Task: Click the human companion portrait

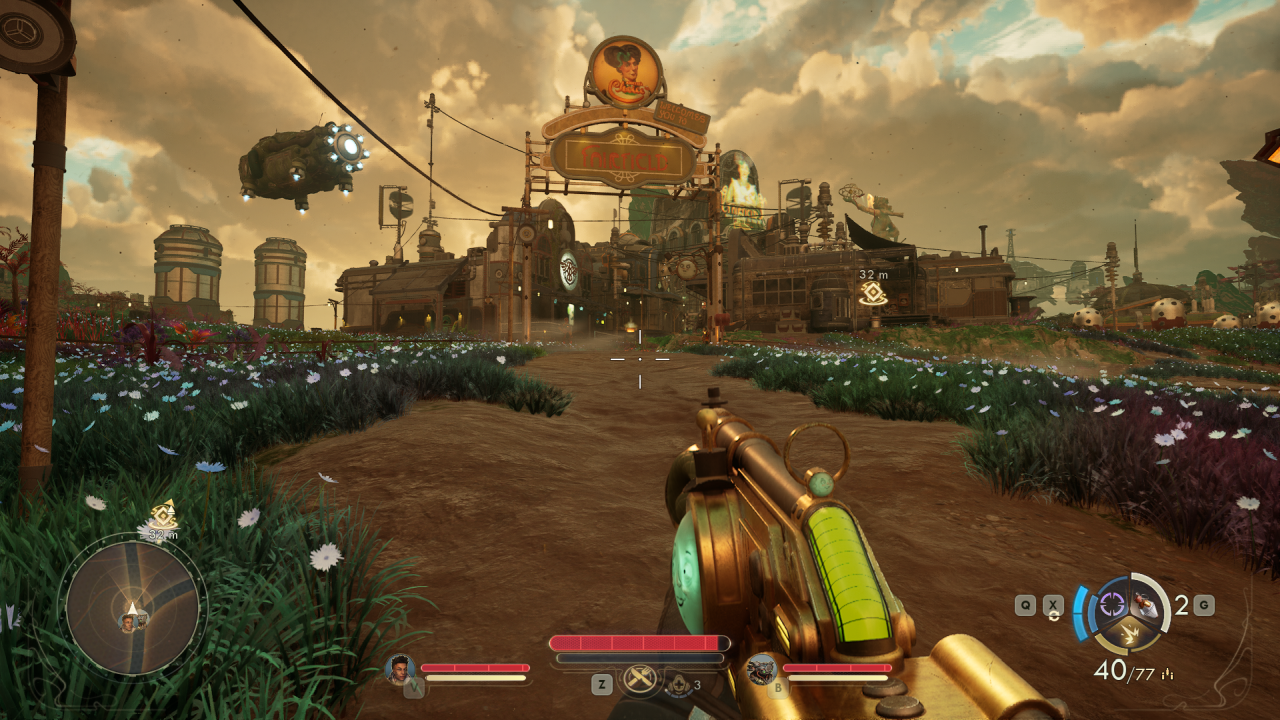Action: tap(400, 668)
